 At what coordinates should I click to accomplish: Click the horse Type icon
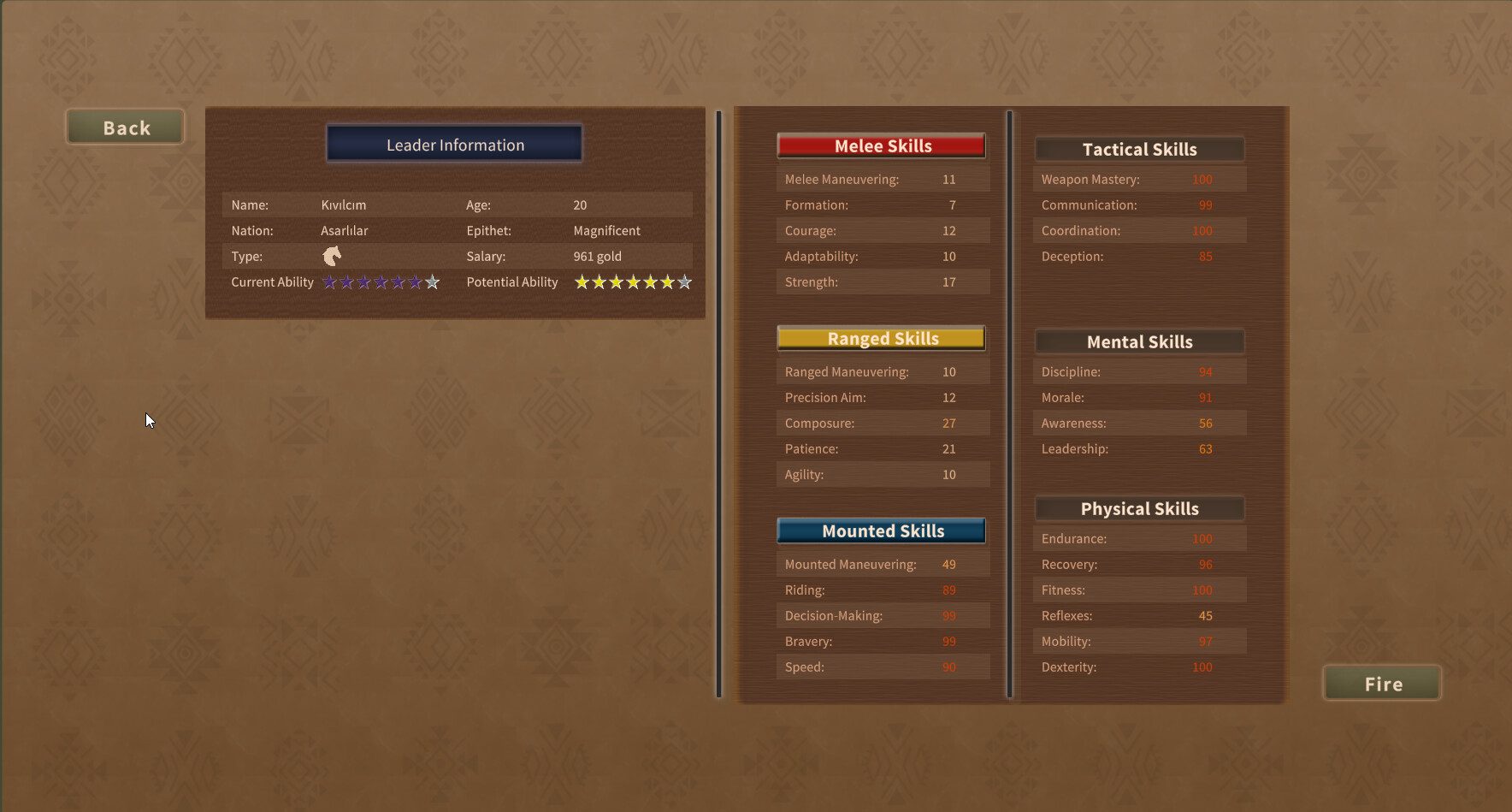(331, 255)
